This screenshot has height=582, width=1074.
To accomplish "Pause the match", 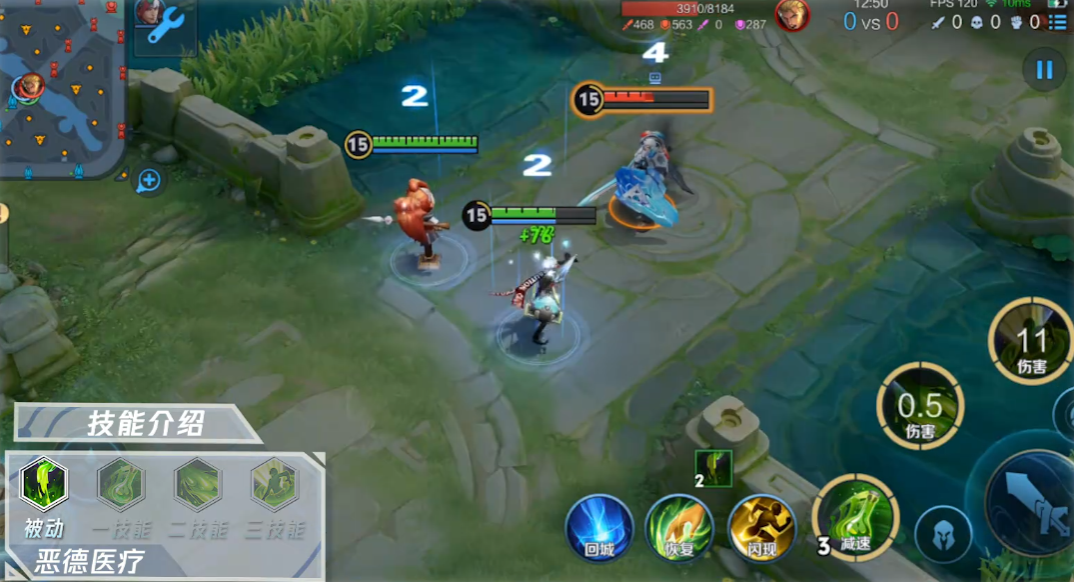I will click(x=1044, y=70).
